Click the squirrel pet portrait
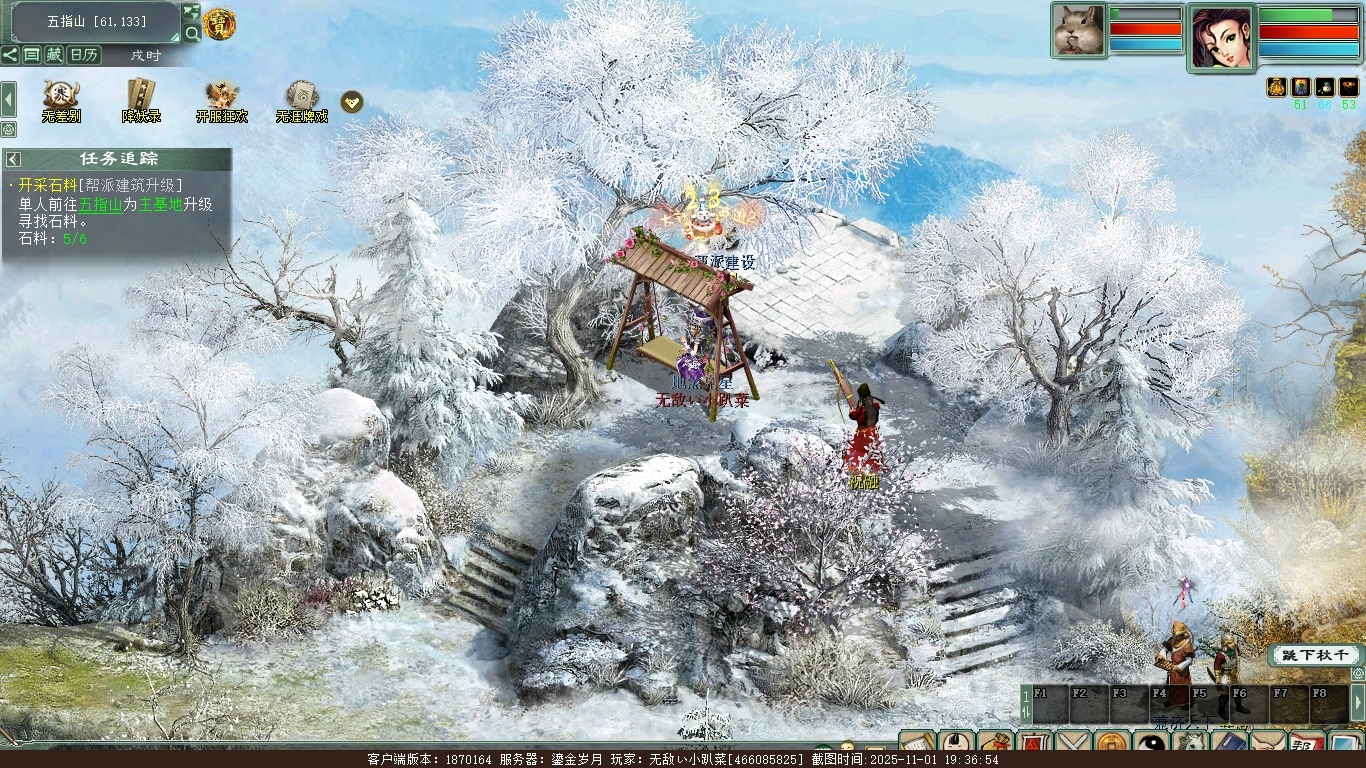 (x=1078, y=30)
